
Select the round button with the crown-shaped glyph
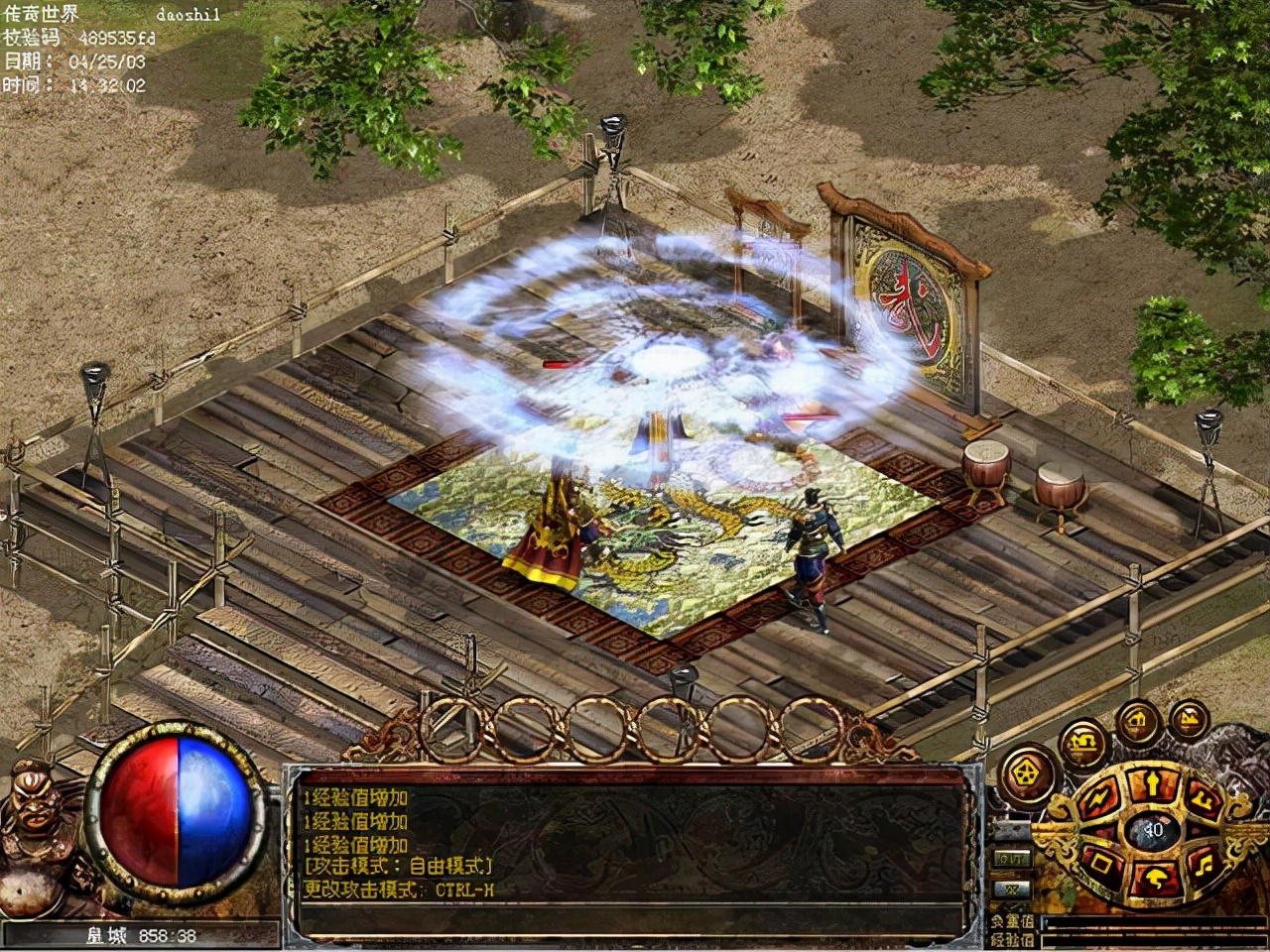pyautogui.click(x=1189, y=719)
